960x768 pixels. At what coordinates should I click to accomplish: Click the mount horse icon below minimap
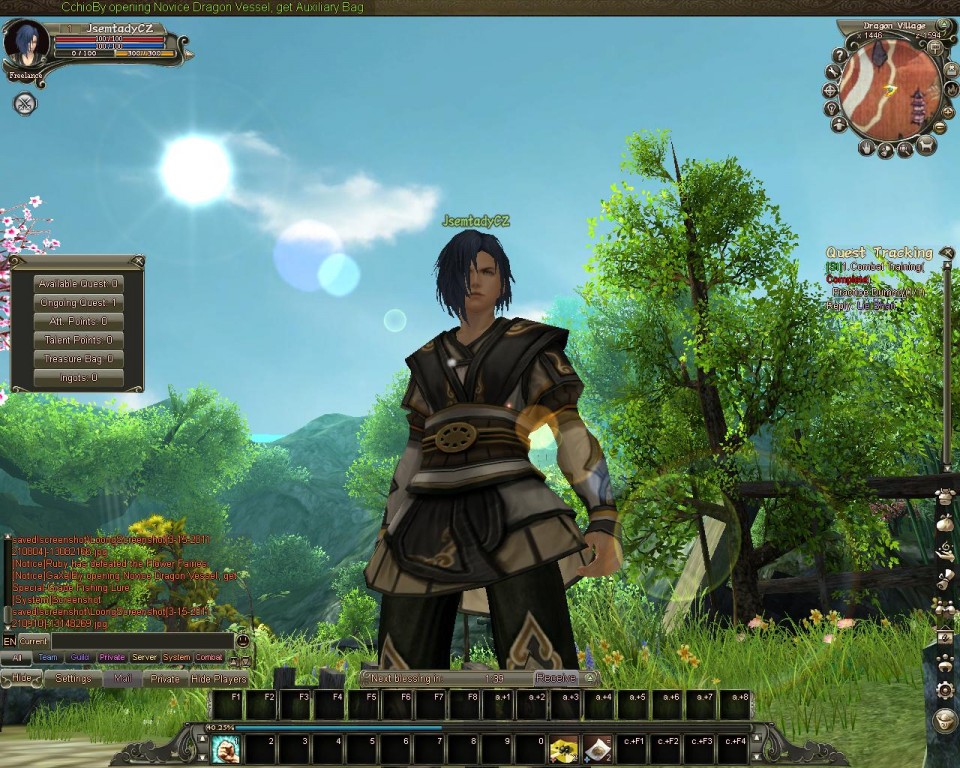[925, 147]
